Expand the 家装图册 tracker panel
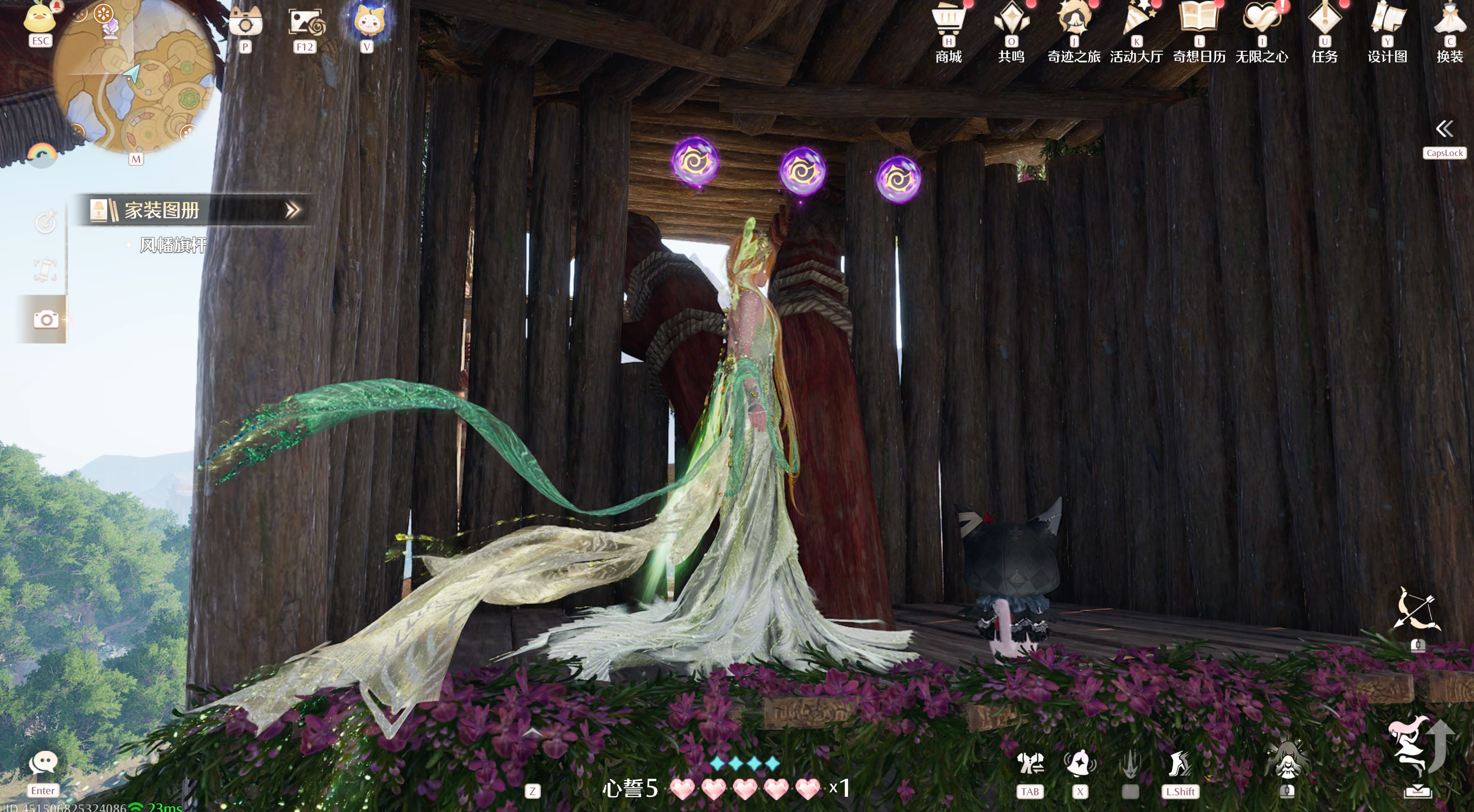Screen dimensions: 1474x812 point(292,210)
